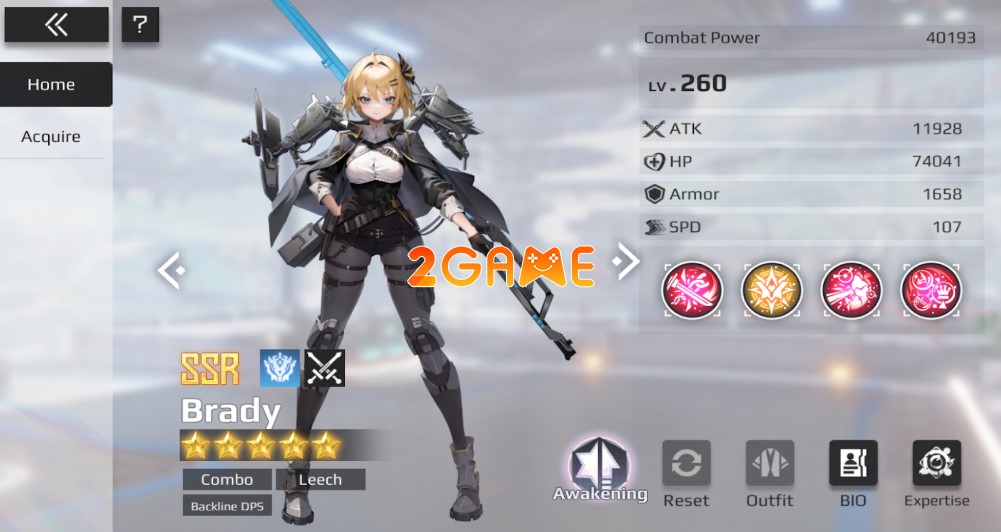Tap the blue faction emblem icon
This screenshot has width=1001, height=532.
279,368
